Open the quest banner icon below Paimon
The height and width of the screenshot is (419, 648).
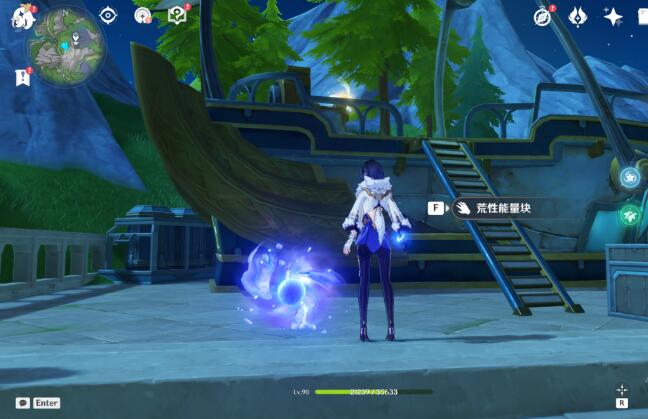click(22, 77)
